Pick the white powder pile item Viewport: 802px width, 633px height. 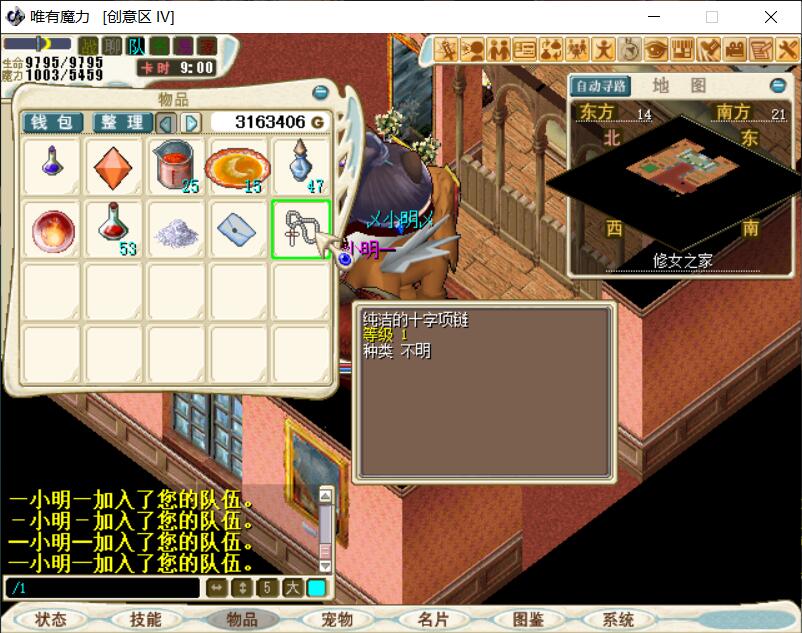point(176,229)
